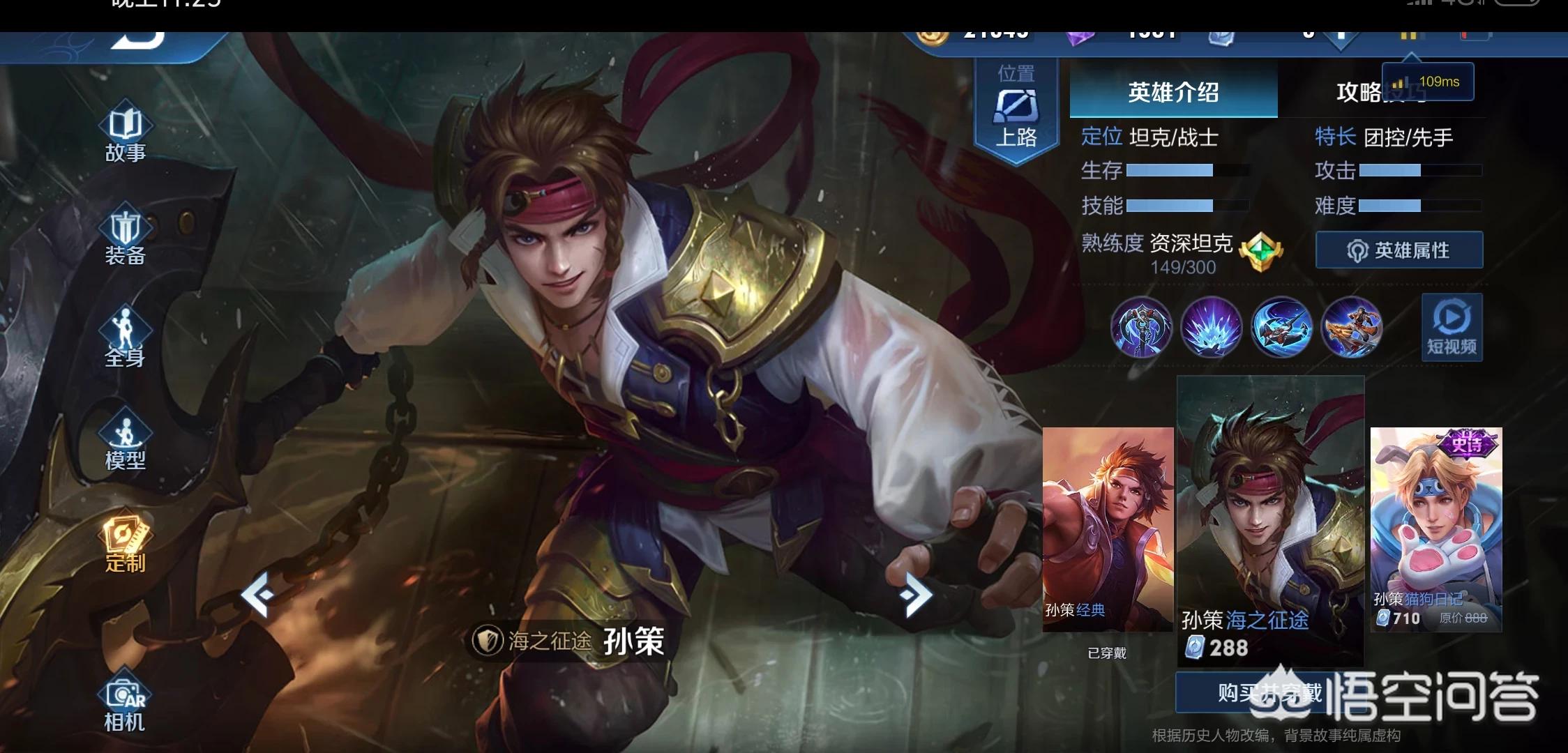Viewport: 1568px width, 753px height.
Task: Go to previous hero with left arrow
Action: pos(257,595)
